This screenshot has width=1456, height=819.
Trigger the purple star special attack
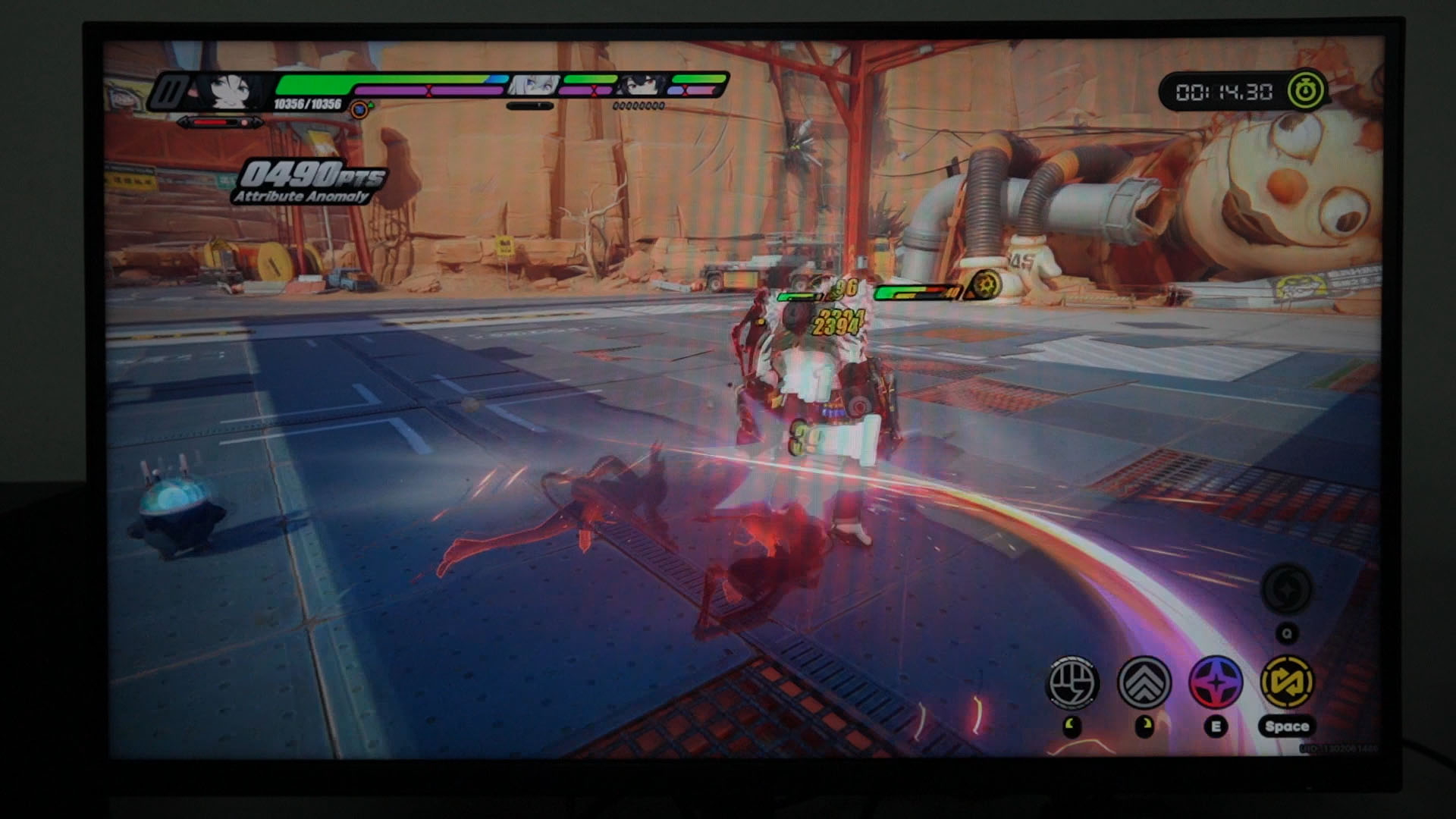click(x=1216, y=682)
